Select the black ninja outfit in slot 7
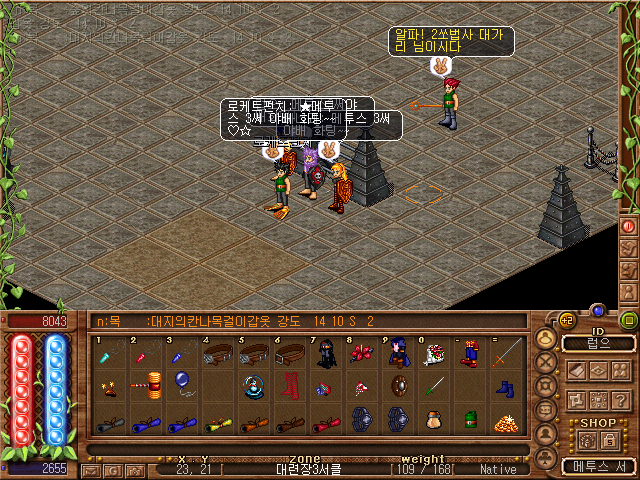640x480 pixels. pos(325,353)
